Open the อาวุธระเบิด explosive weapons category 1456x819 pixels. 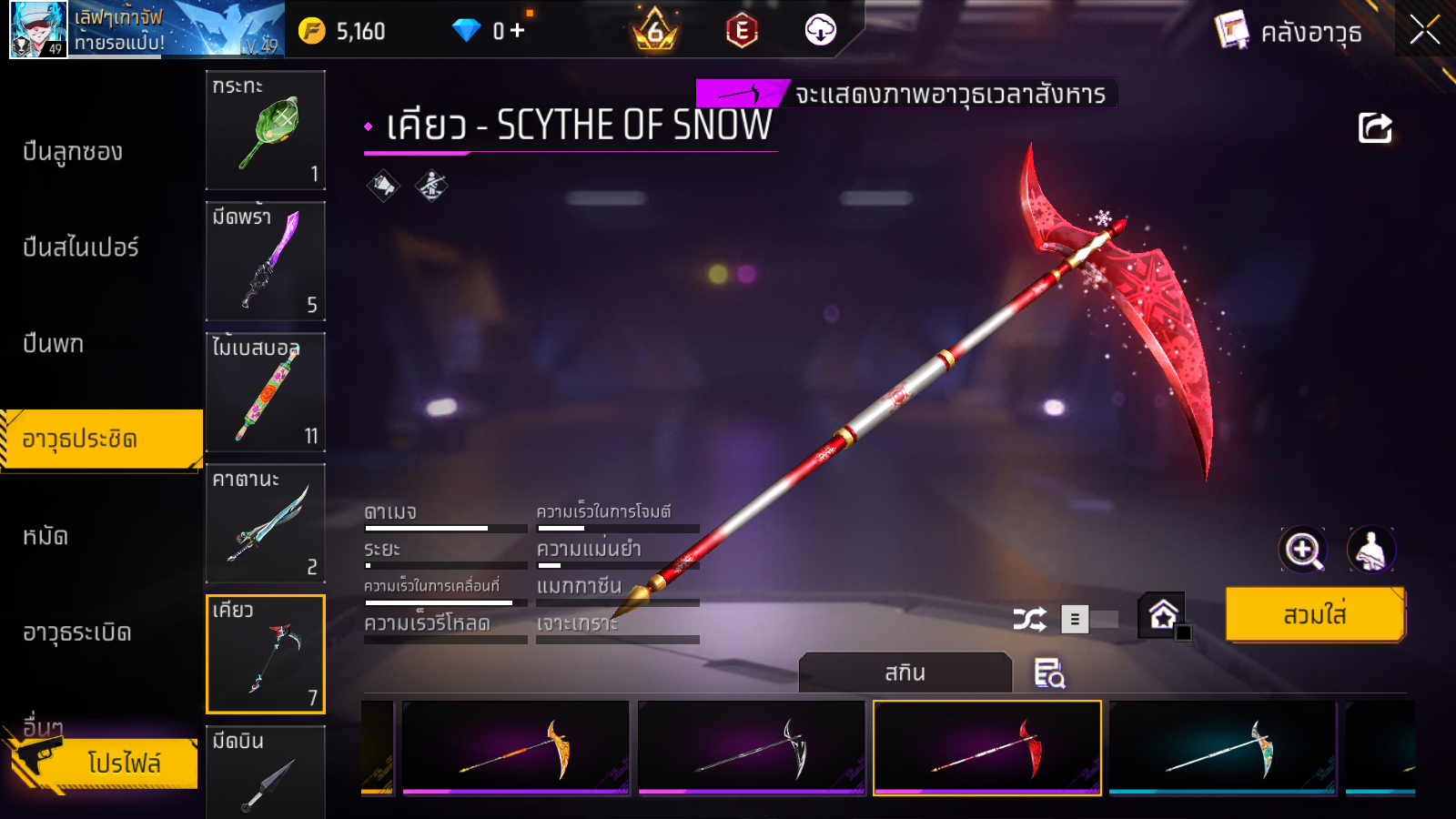click(77, 632)
